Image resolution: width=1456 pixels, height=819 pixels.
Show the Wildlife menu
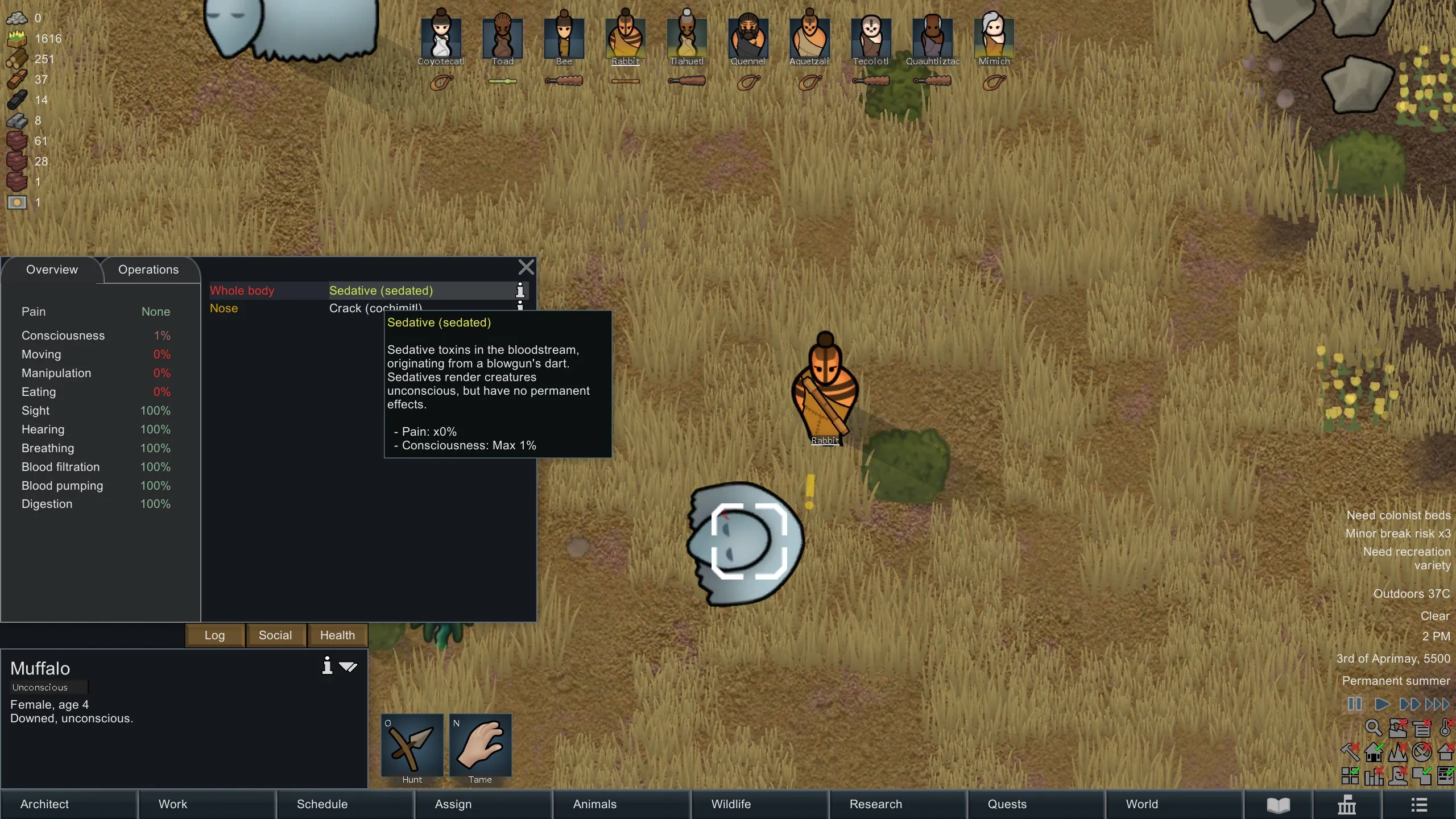759,804
